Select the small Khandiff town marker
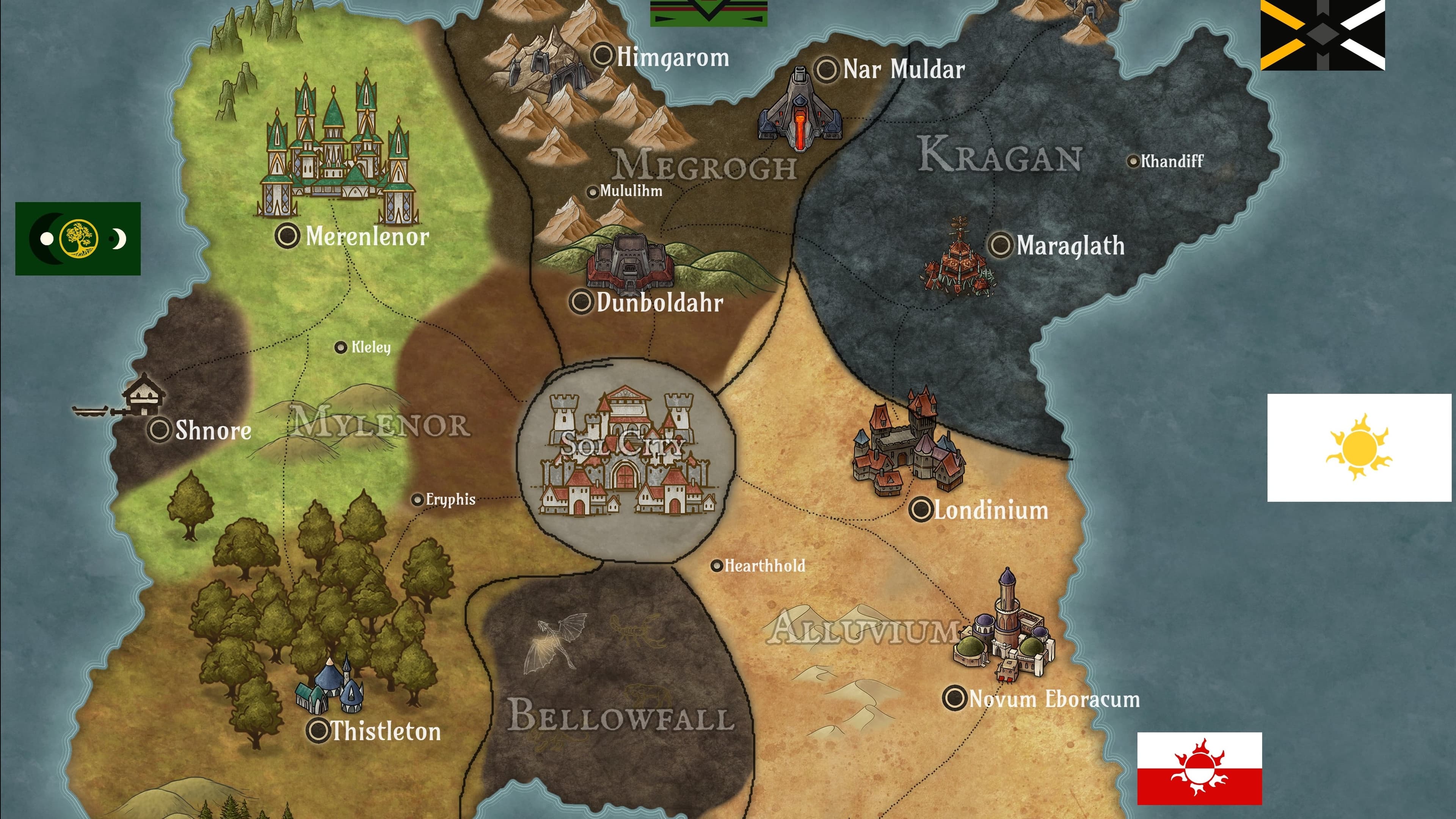 (1133, 162)
